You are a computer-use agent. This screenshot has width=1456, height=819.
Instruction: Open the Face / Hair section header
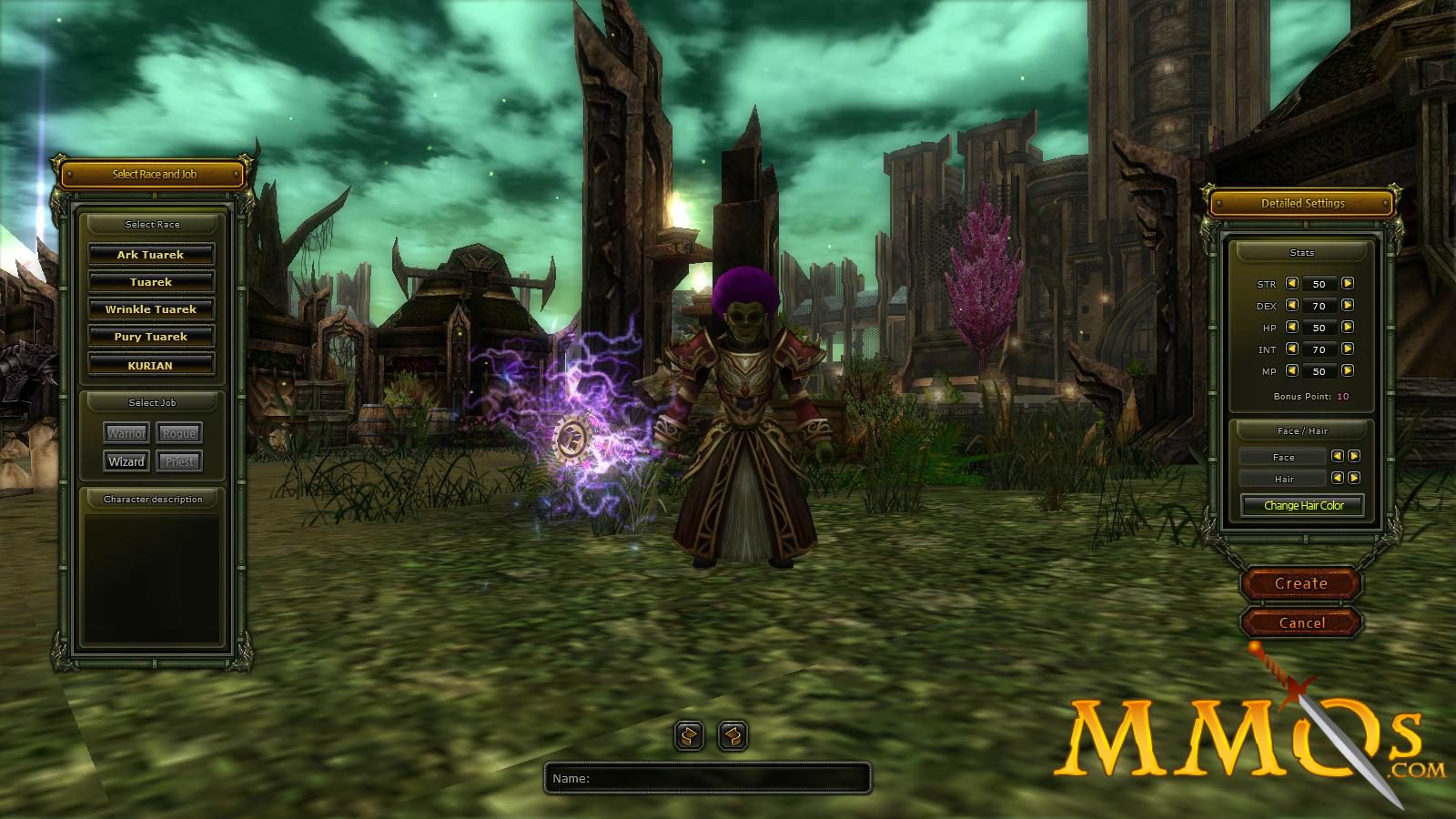coord(1302,430)
